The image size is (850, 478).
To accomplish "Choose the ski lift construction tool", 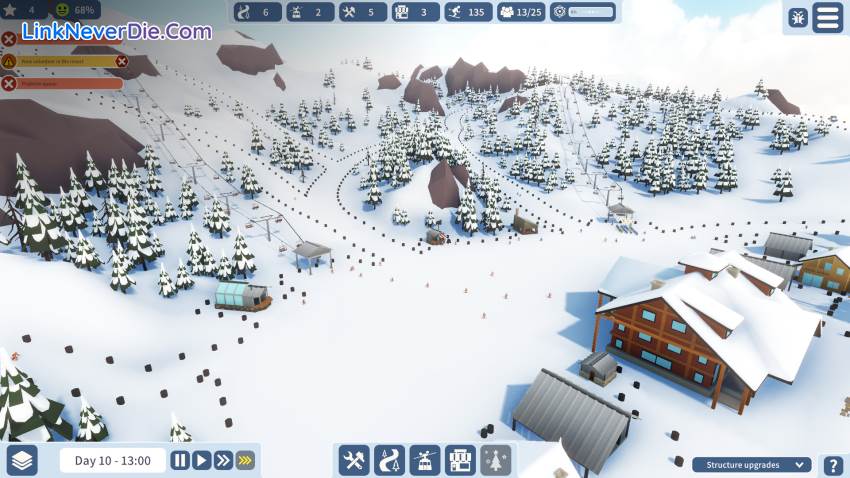I will pyautogui.click(x=425, y=460).
